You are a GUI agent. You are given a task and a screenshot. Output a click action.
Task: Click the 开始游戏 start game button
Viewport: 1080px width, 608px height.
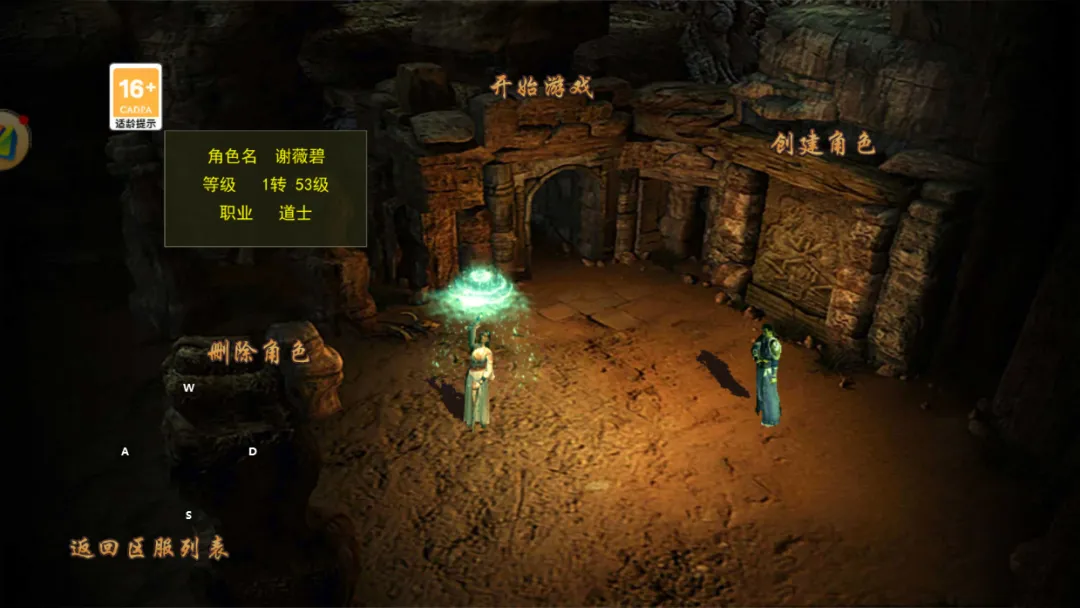[542, 87]
